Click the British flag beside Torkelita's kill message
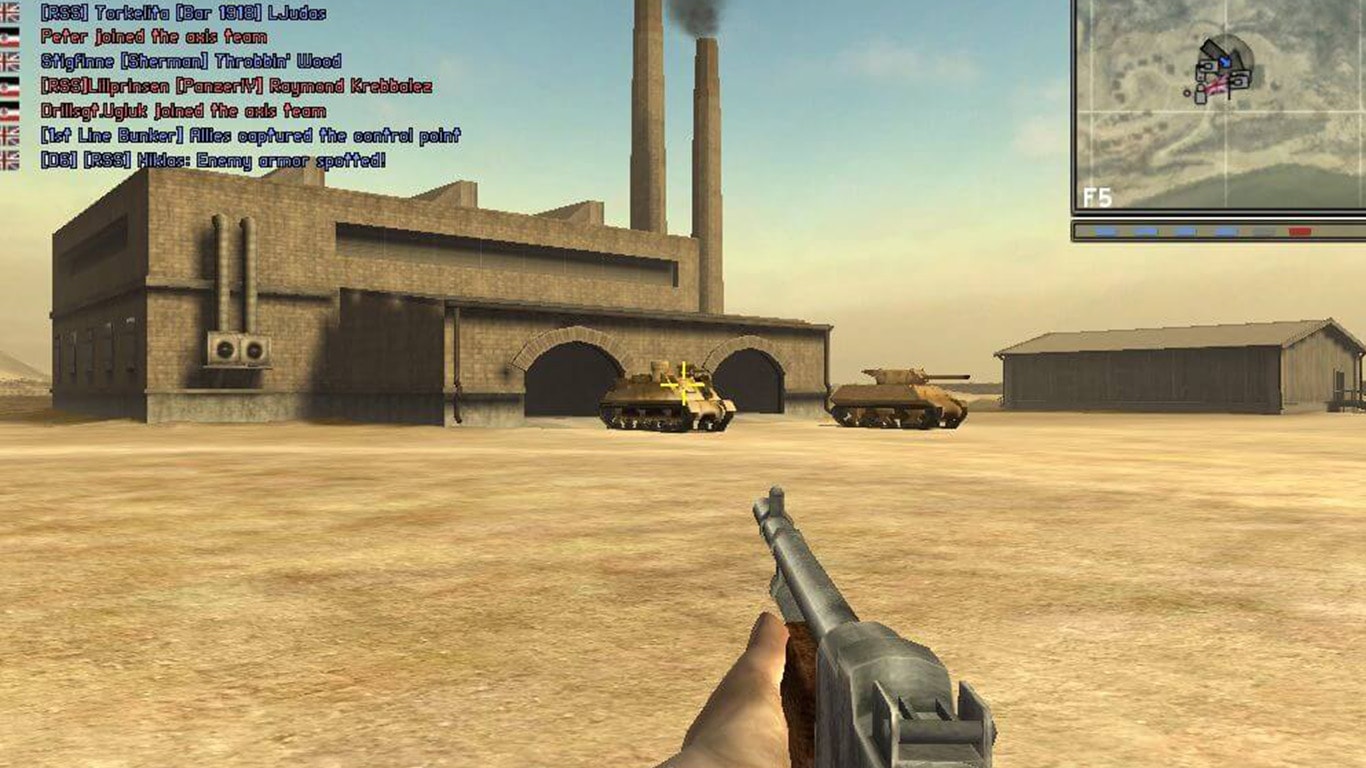1366x768 pixels. (x=10, y=13)
